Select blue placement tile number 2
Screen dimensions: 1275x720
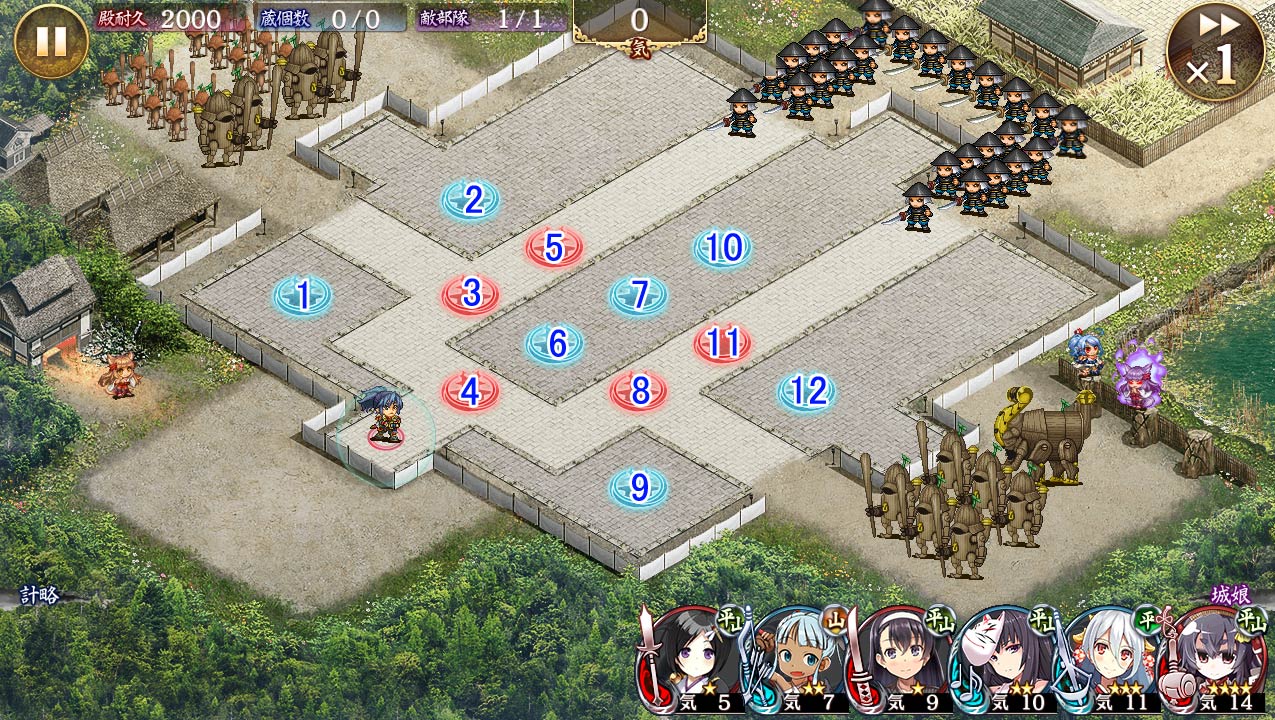(x=471, y=201)
